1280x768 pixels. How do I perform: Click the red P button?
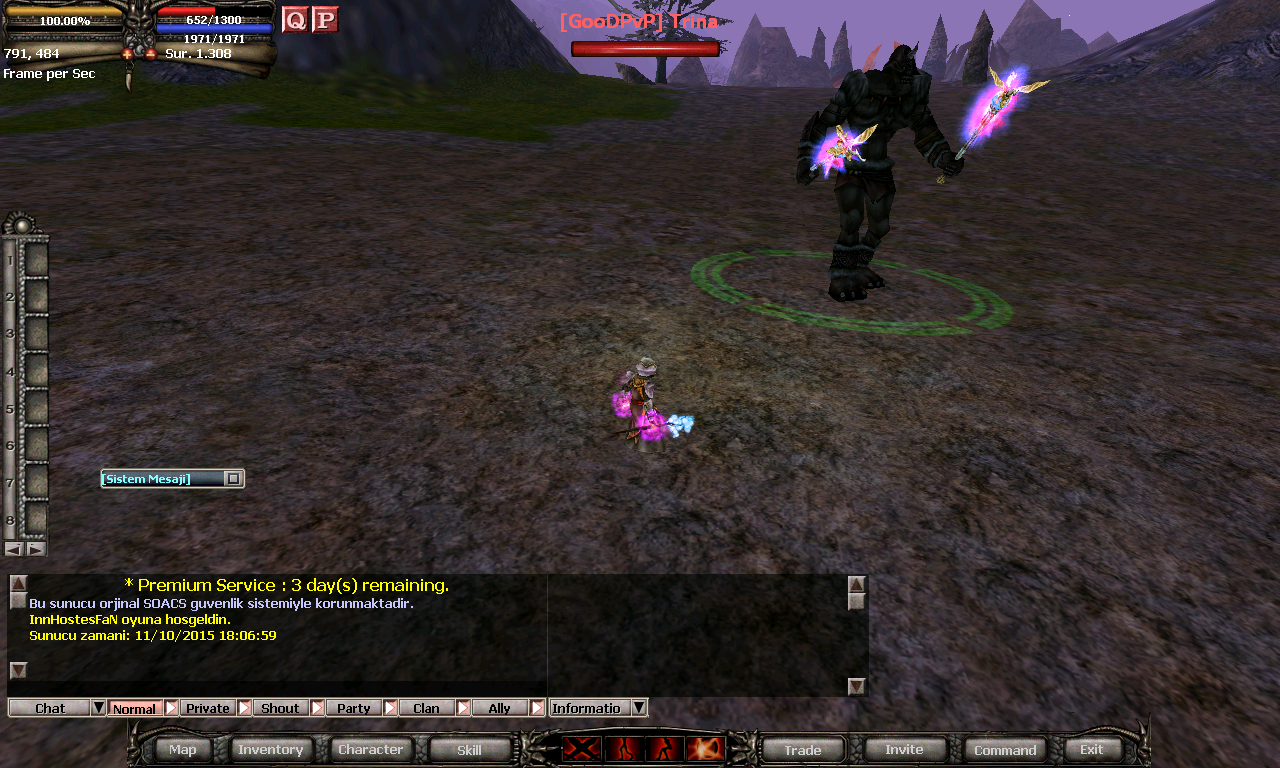click(x=325, y=19)
